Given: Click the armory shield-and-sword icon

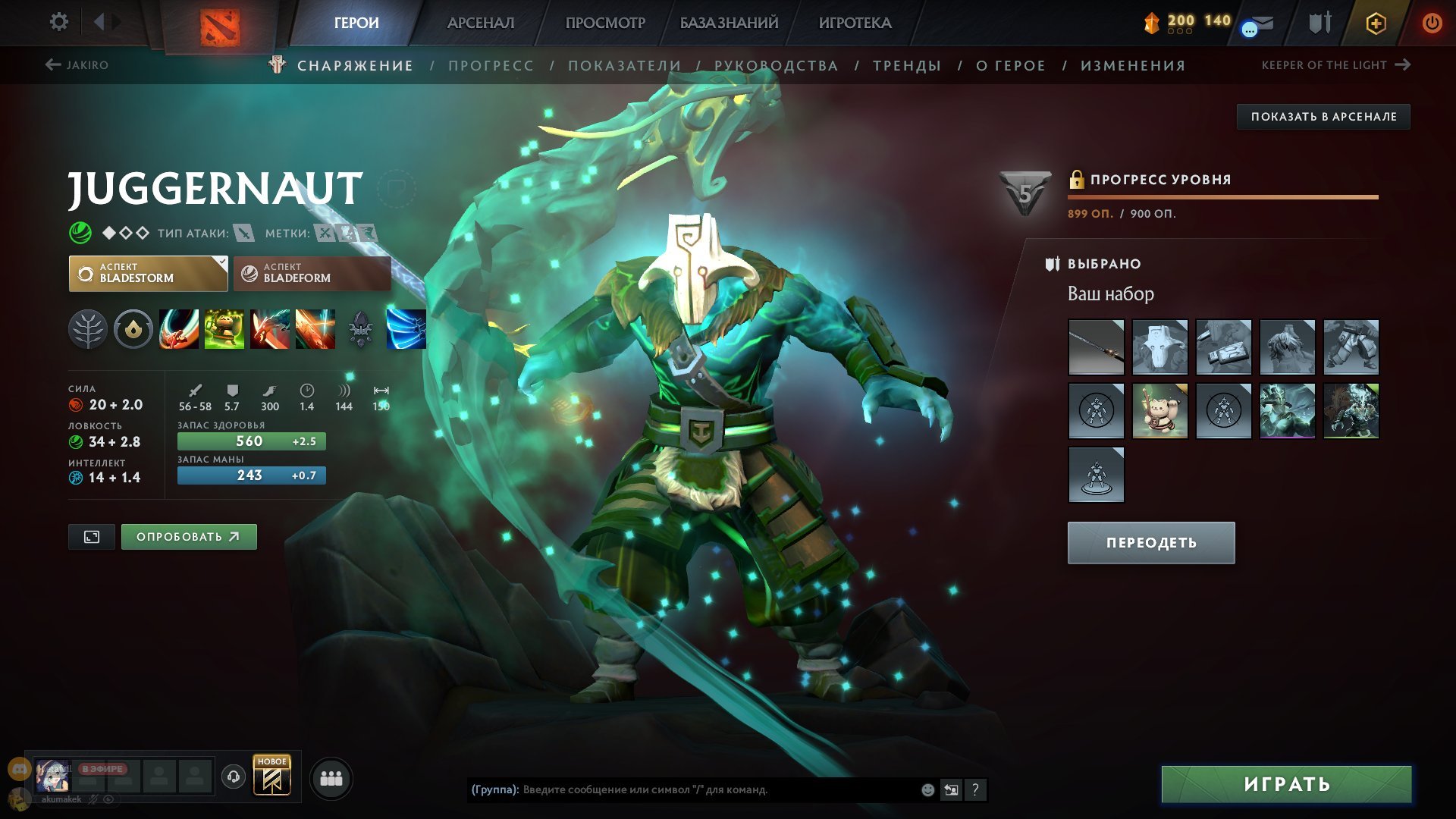Looking at the screenshot, I should pos(1319,23).
